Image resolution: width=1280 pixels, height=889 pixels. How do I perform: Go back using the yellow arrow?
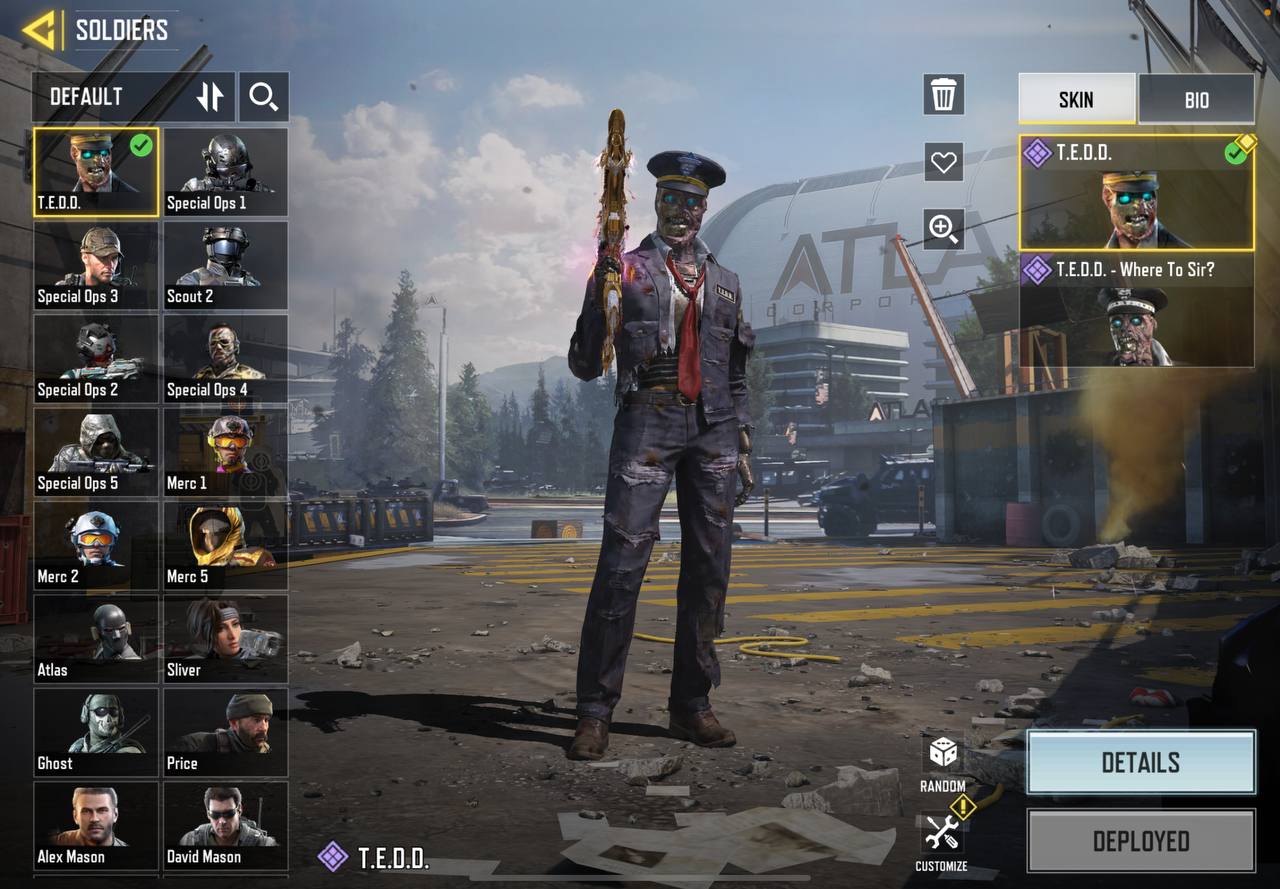pyautogui.click(x=39, y=30)
